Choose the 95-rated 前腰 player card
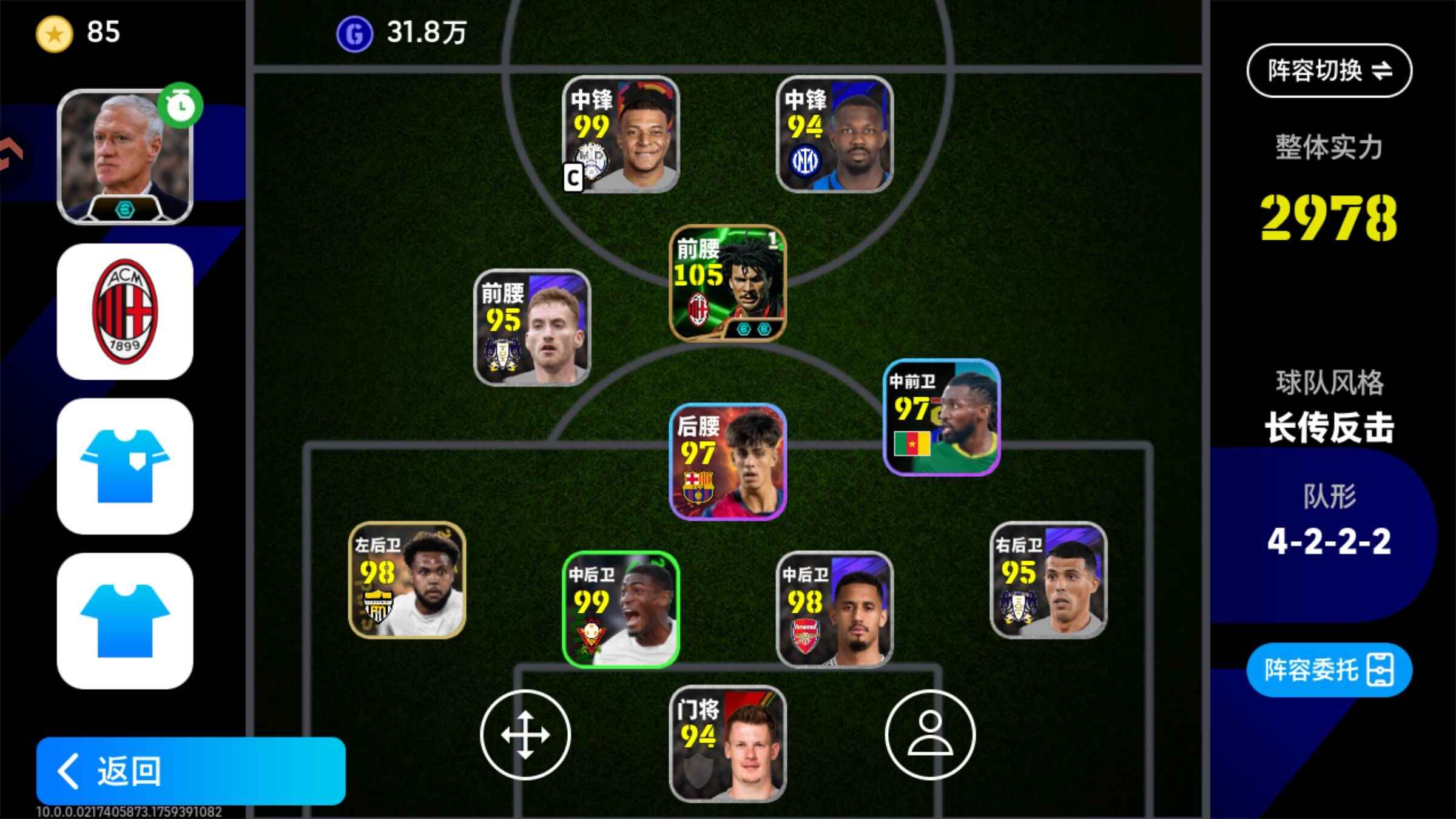Screen dimensions: 1456x819 (532, 328)
